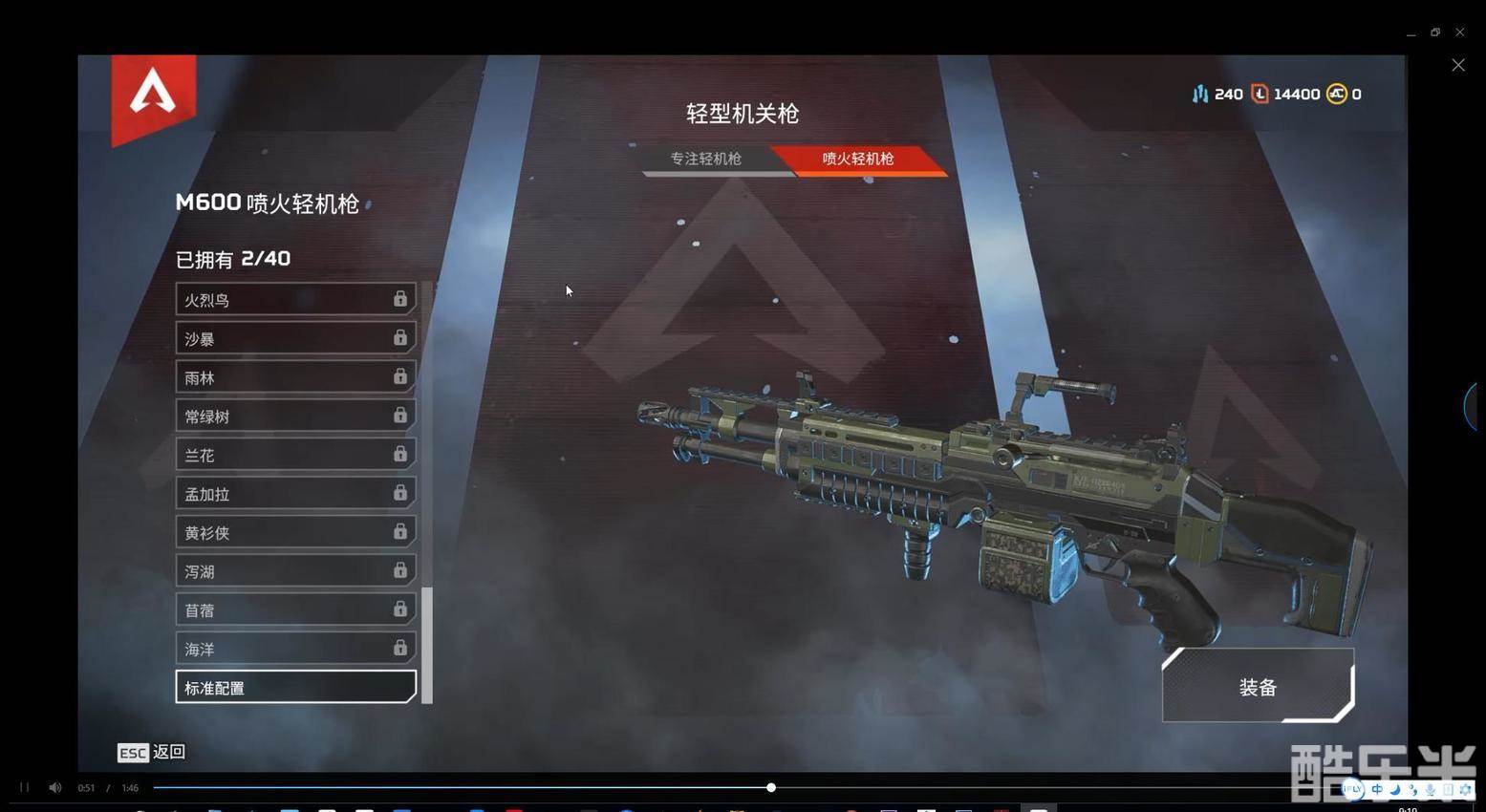Select the 标准配置 default skin

pos(295,688)
